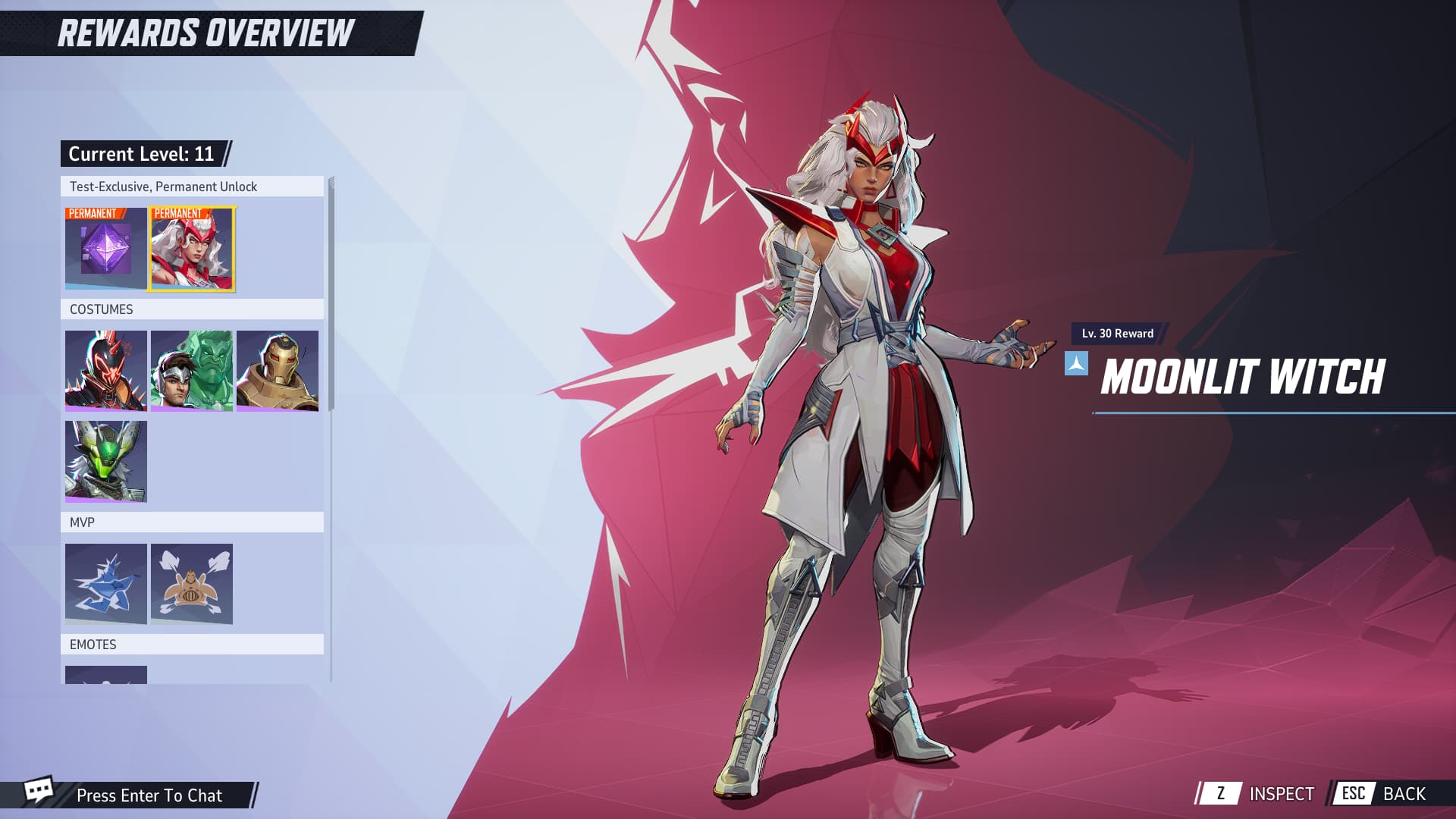Select the blue shattered-figure MVP reward
This screenshot has width=1456, height=819.
(x=105, y=584)
